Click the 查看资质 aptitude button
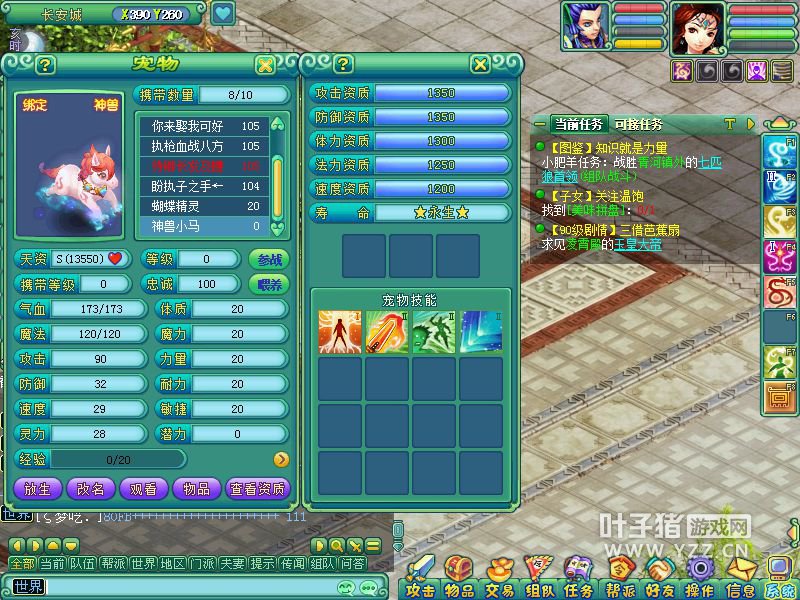800x600 pixels. tap(258, 489)
